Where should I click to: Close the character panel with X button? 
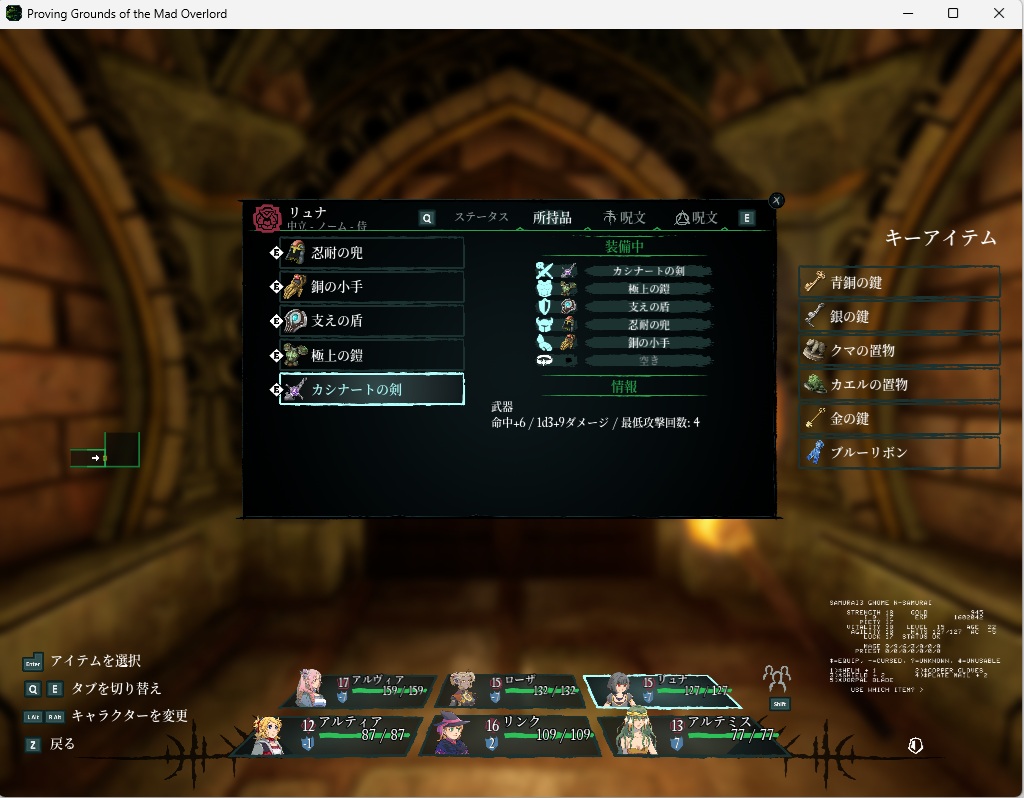click(777, 200)
